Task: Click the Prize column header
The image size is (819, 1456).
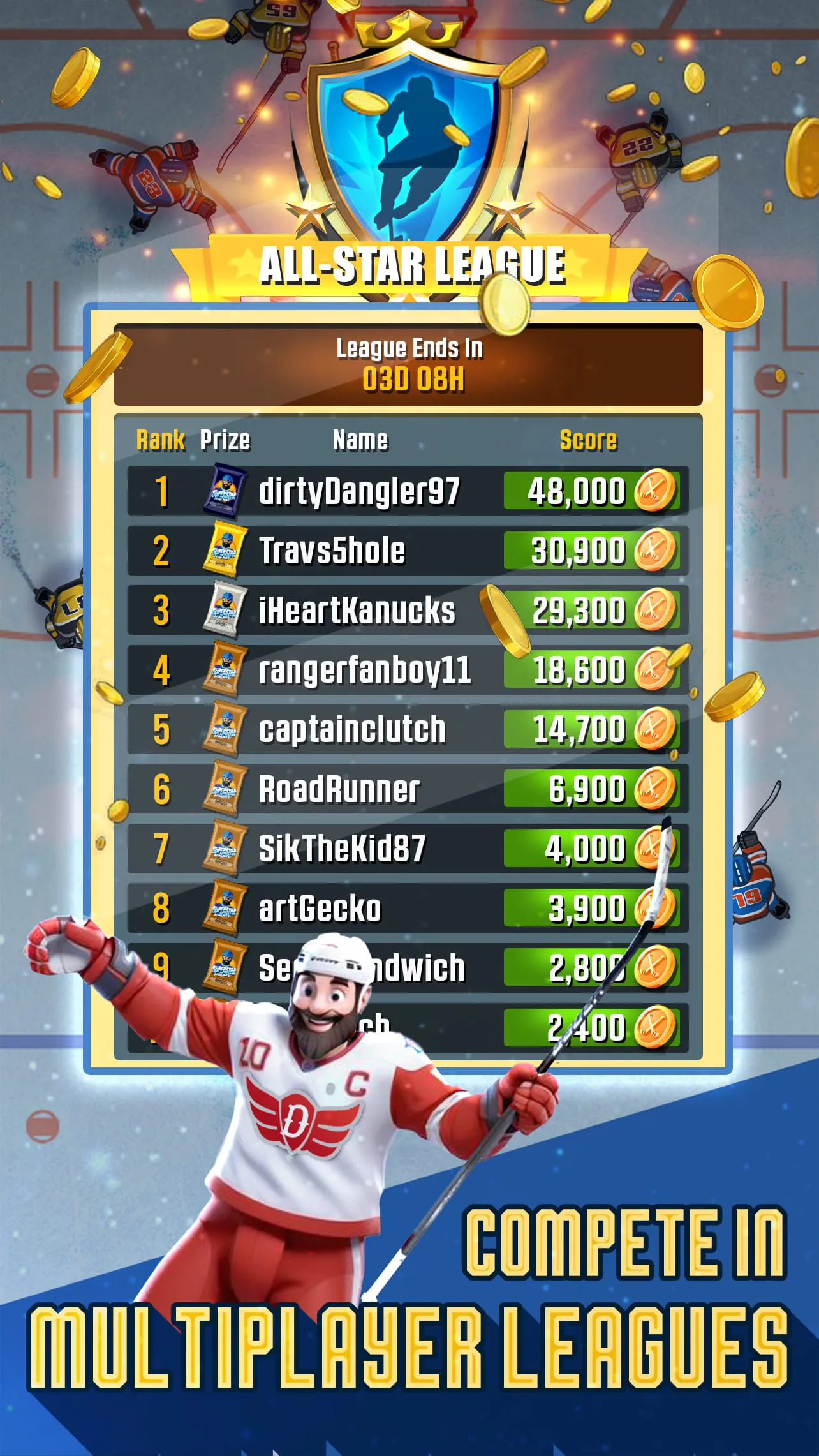Action: [226, 439]
